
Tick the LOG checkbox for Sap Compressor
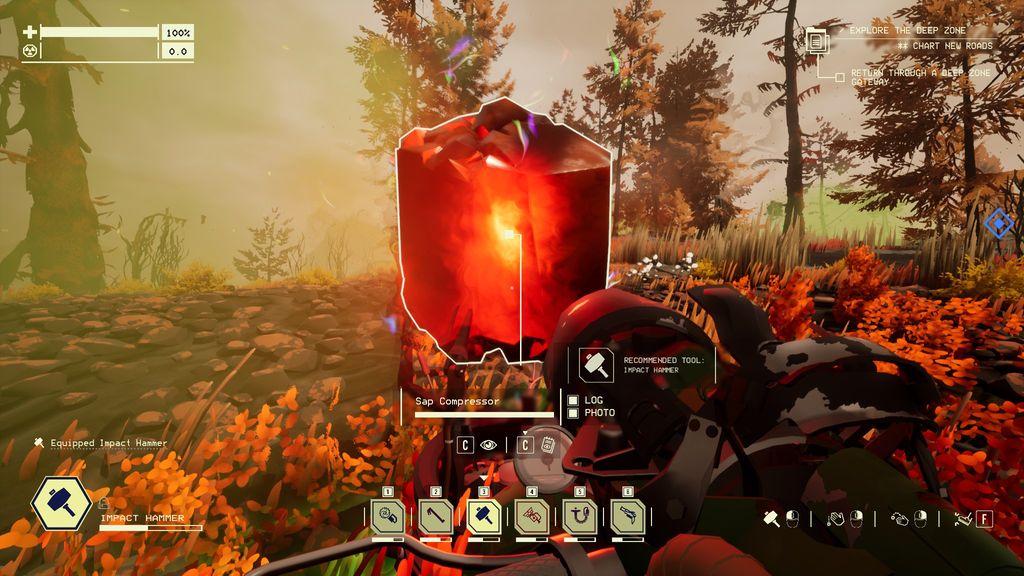tap(573, 400)
